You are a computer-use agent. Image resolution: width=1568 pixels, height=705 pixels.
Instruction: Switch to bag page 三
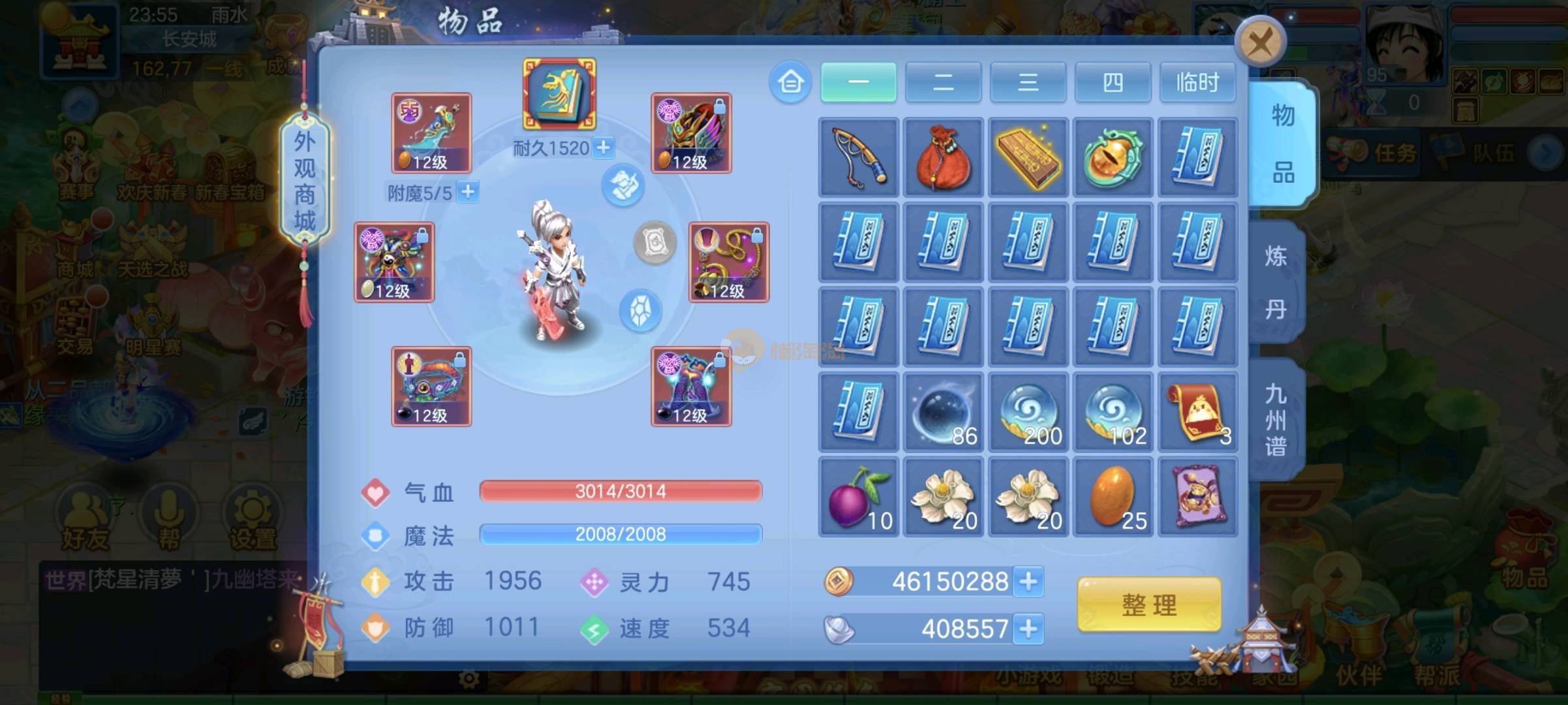tap(1028, 82)
